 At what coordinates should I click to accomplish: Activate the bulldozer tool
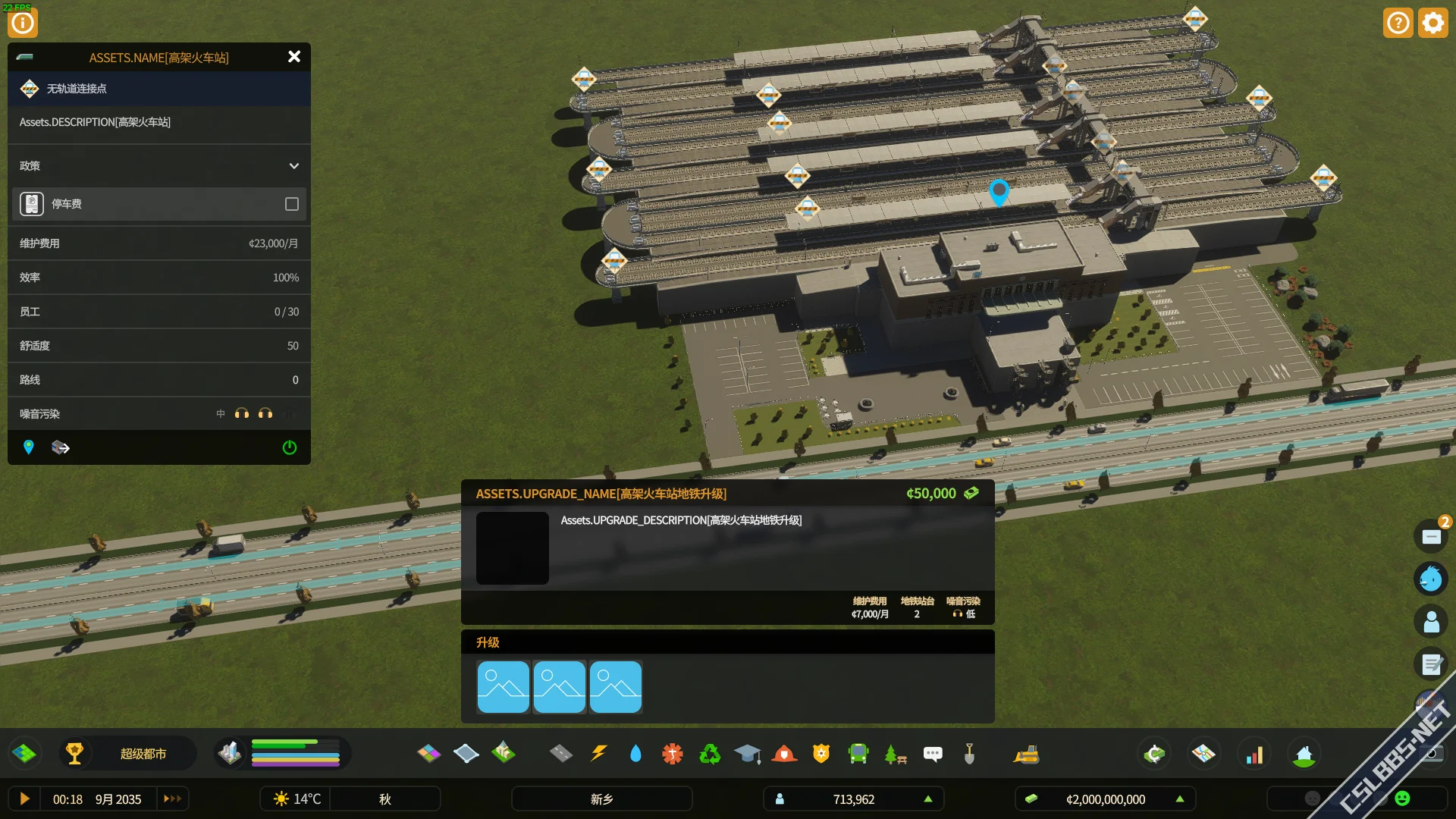coord(1026,754)
